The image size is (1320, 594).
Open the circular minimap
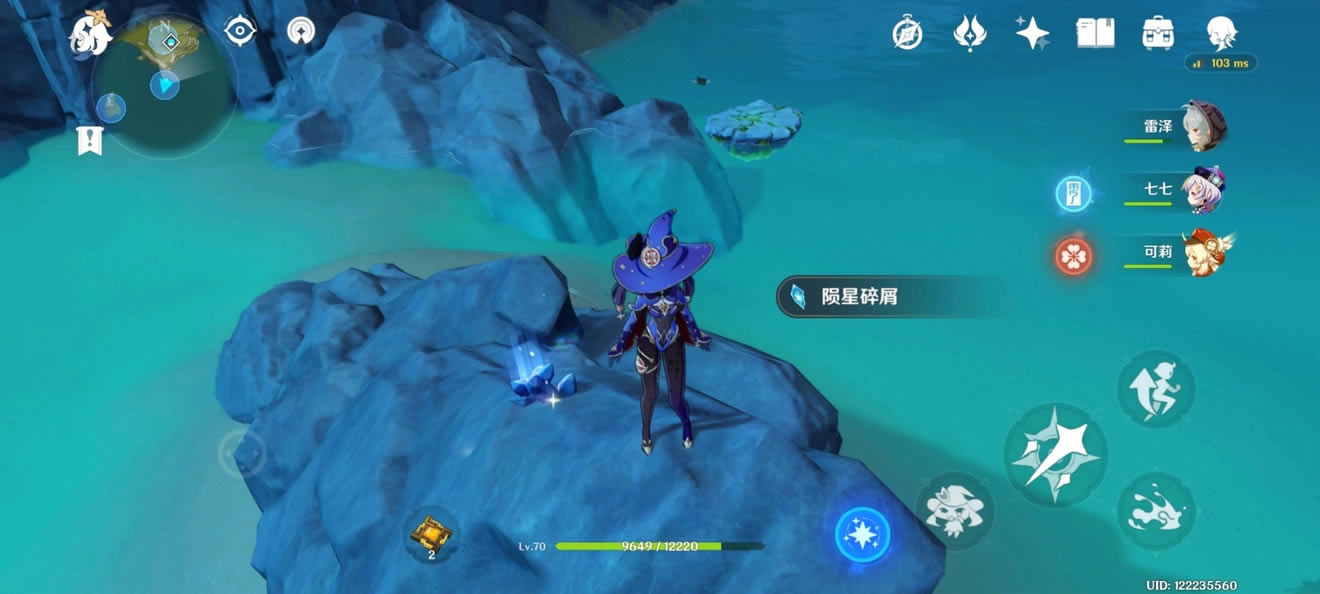(x=163, y=87)
